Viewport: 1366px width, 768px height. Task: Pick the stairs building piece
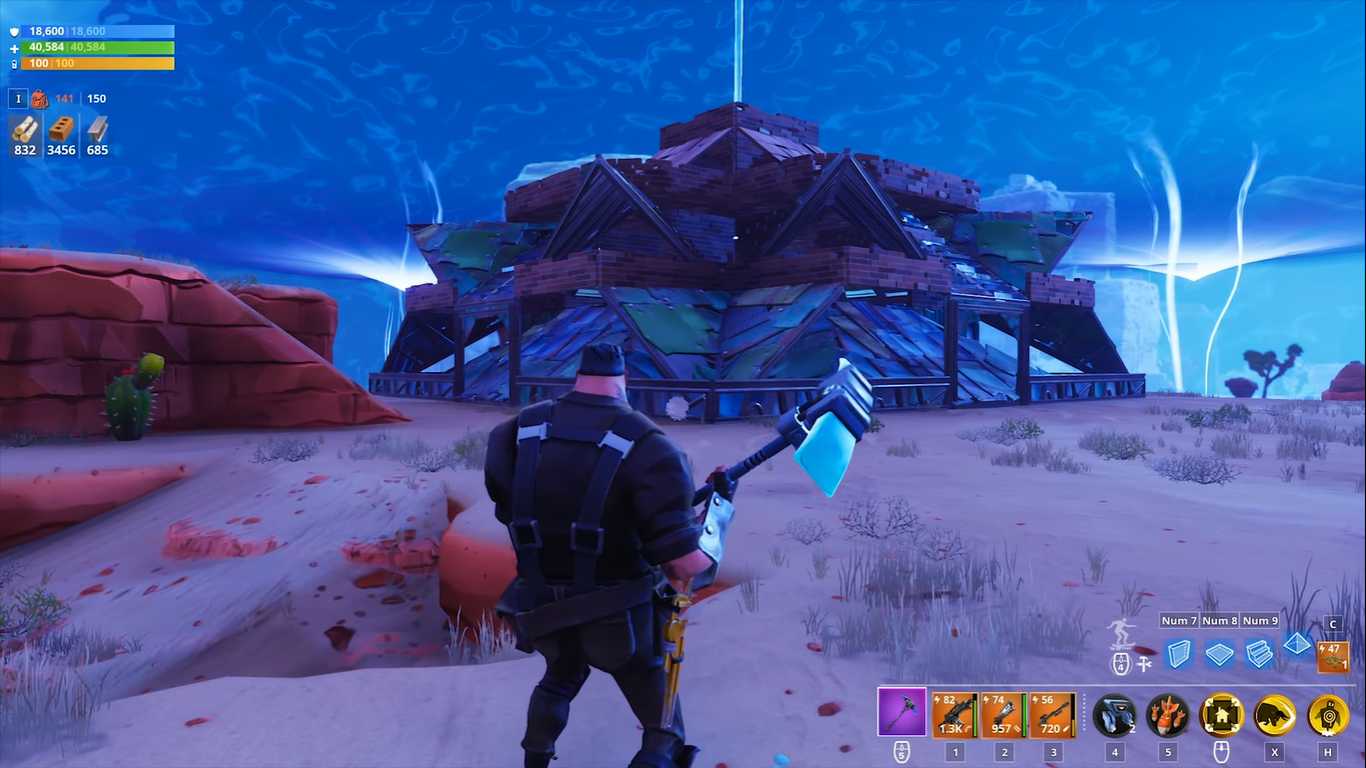point(1259,654)
